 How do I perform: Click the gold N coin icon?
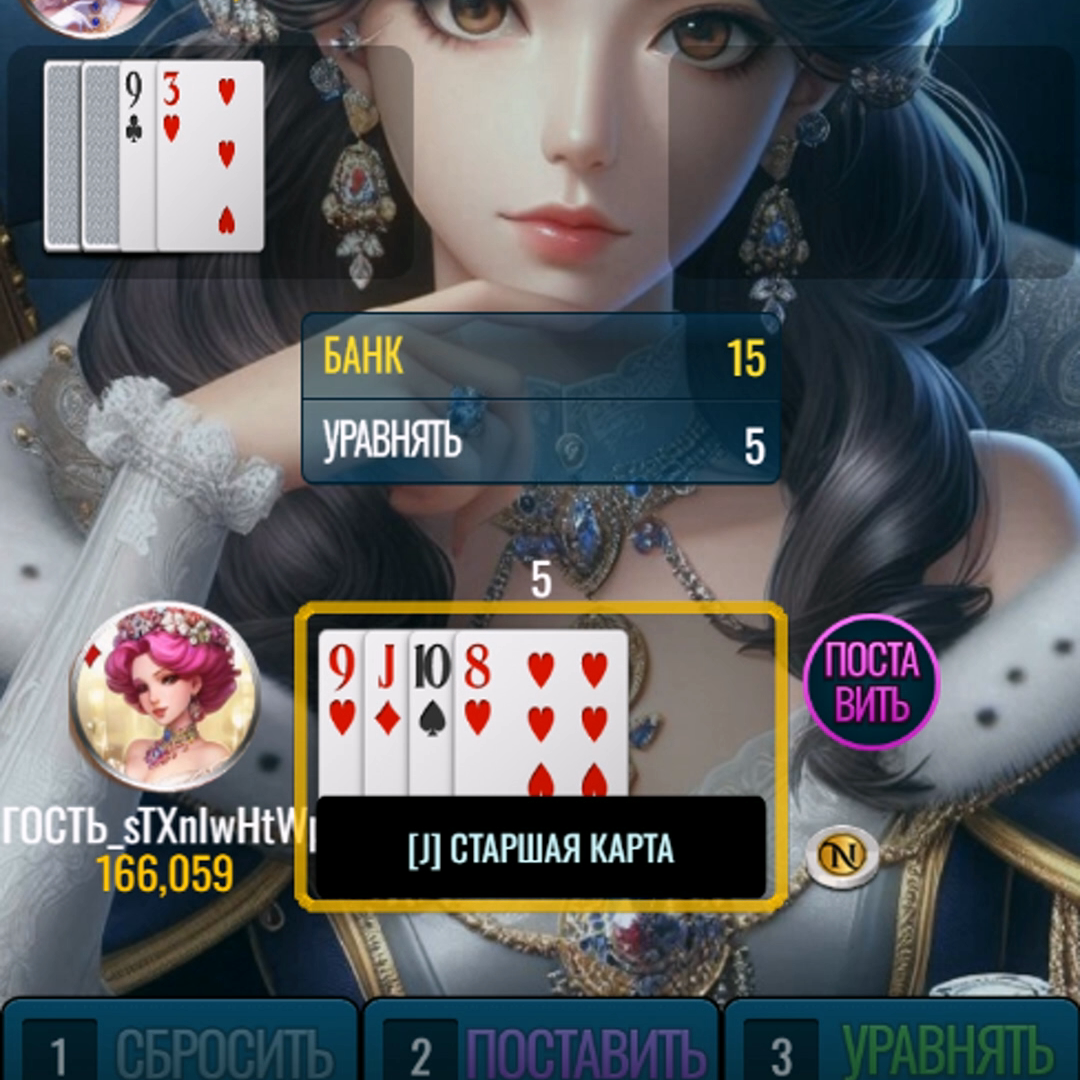click(842, 856)
